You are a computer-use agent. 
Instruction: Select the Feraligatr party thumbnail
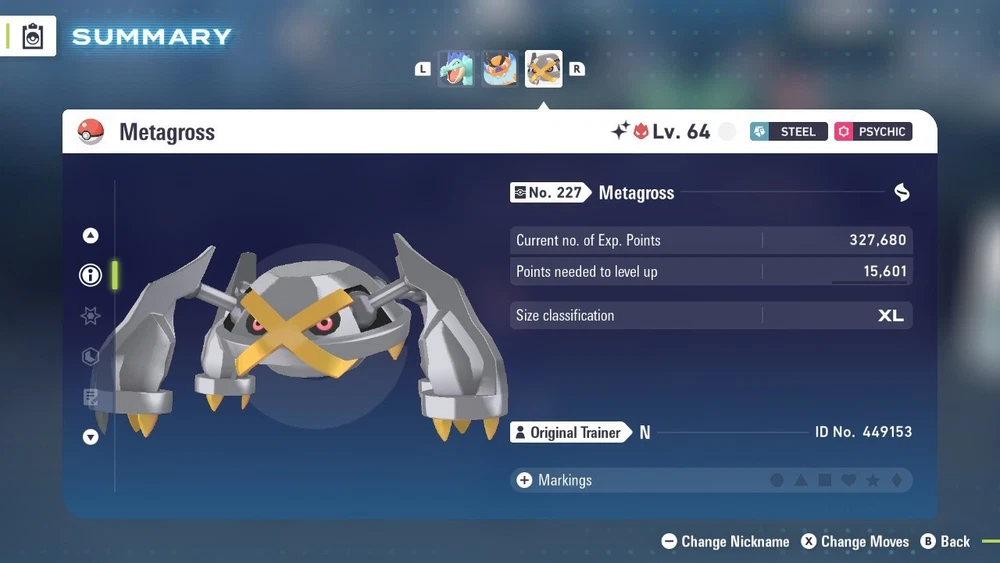[x=456, y=70]
